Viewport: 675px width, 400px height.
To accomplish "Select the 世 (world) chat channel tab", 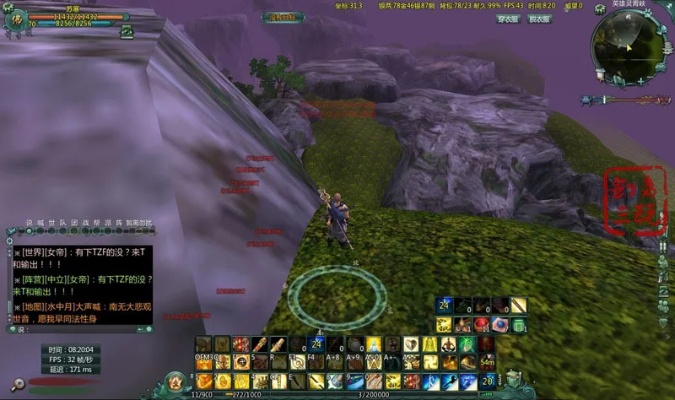I will click(x=51, y=222).
